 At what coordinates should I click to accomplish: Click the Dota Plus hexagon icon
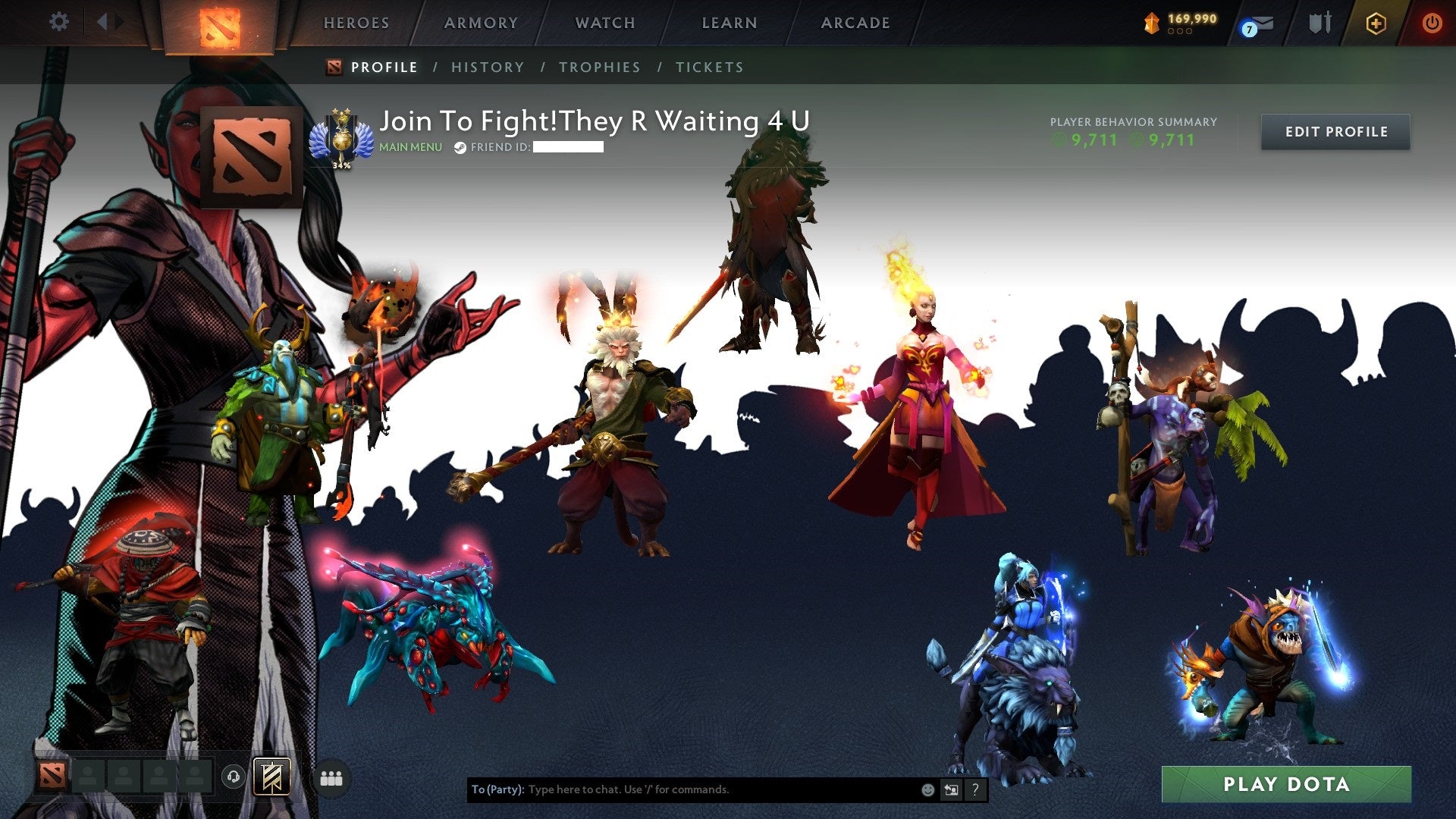pos(1376,23)
